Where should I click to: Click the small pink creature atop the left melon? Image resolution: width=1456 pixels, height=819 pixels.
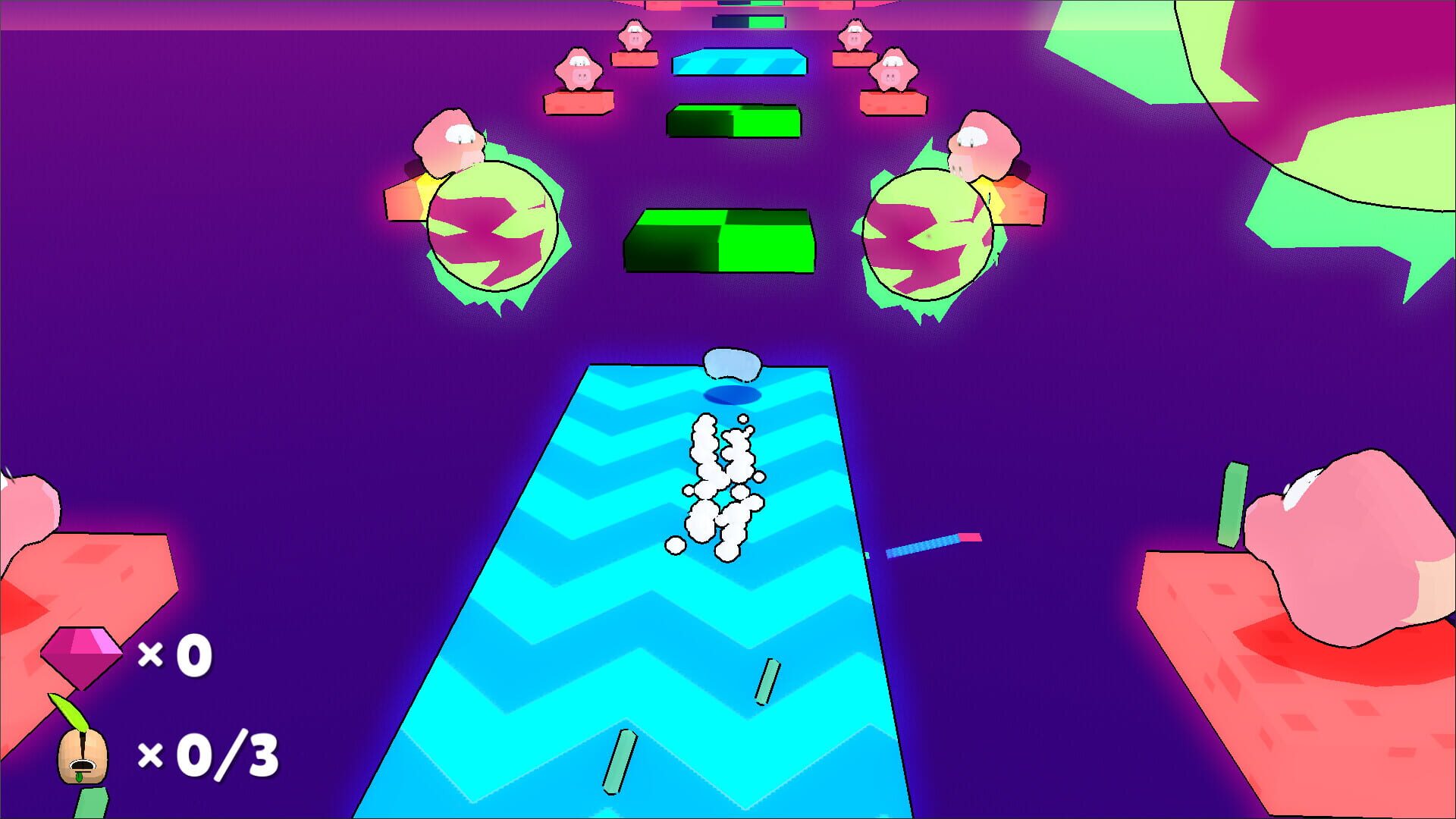[451, 140]
